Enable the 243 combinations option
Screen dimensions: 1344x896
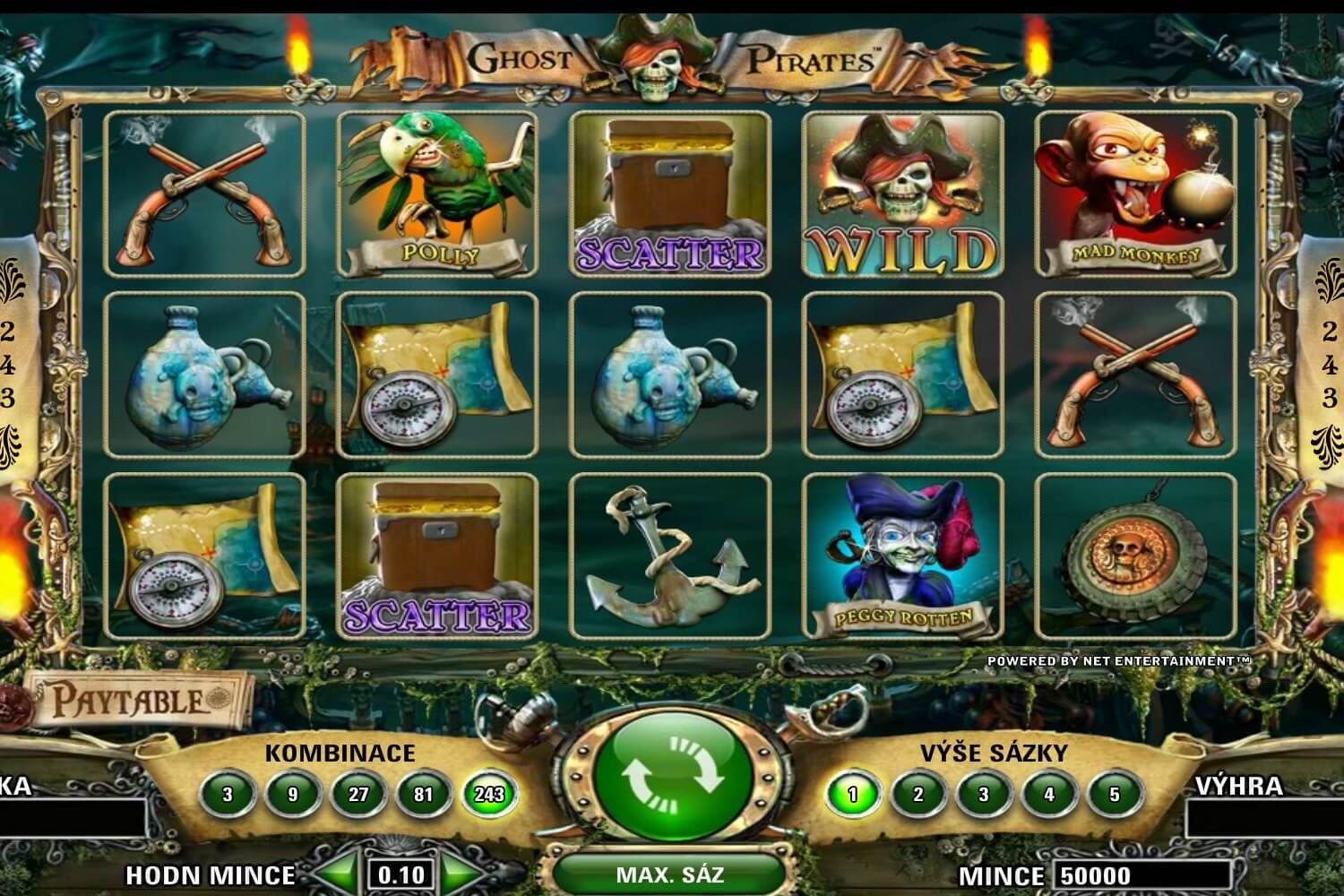[490, 792]
